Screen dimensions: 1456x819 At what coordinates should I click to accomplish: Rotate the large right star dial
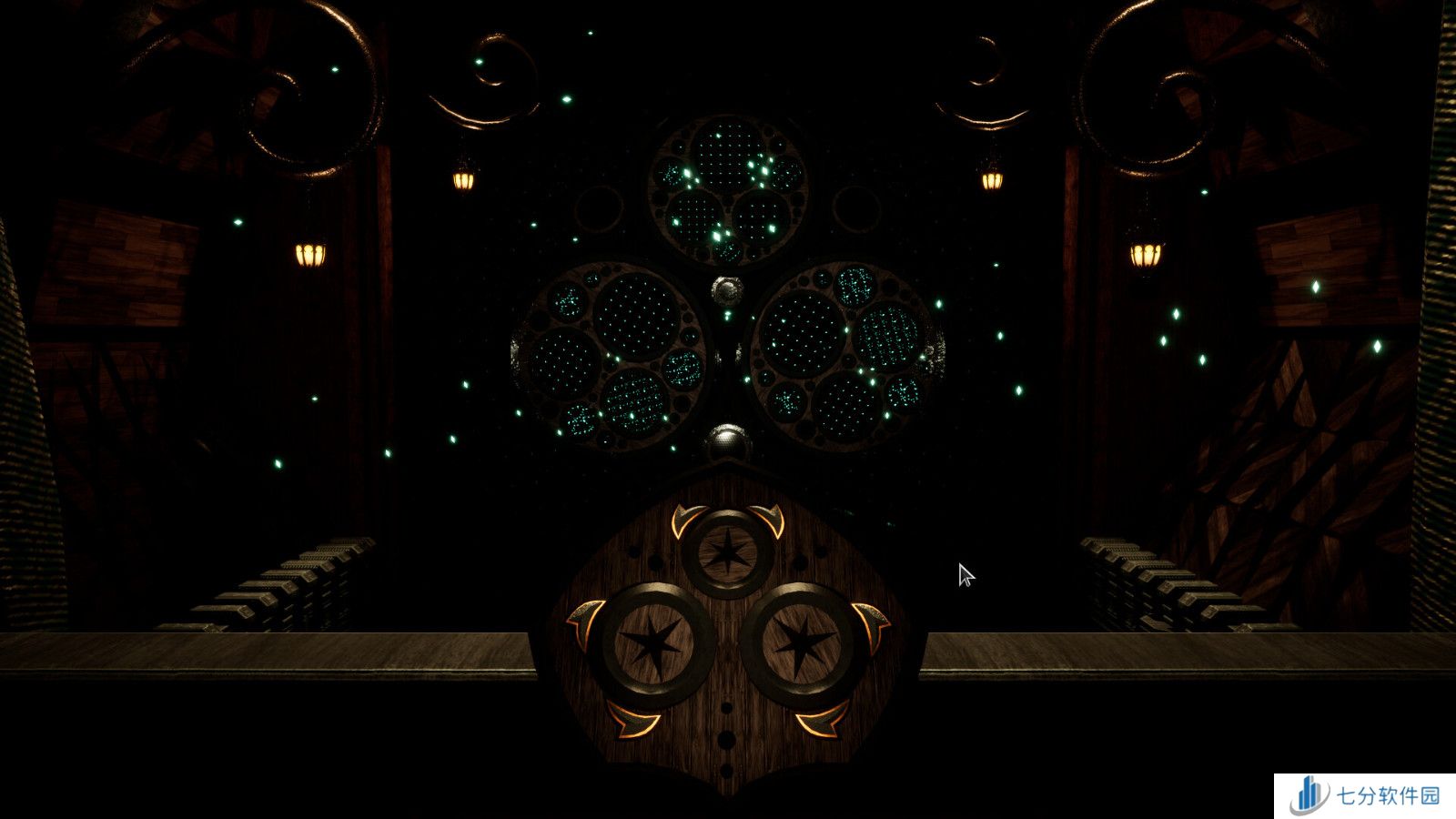801,643
